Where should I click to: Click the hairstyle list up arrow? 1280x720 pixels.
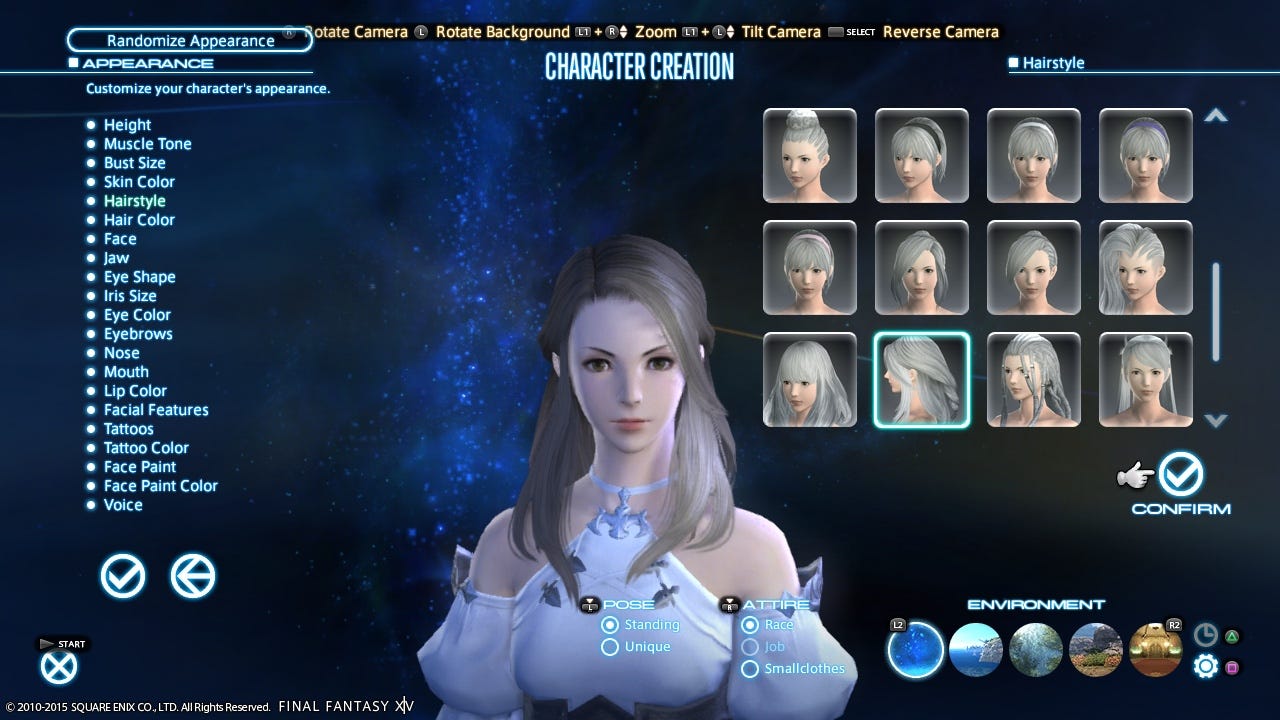pos(1215,116)
